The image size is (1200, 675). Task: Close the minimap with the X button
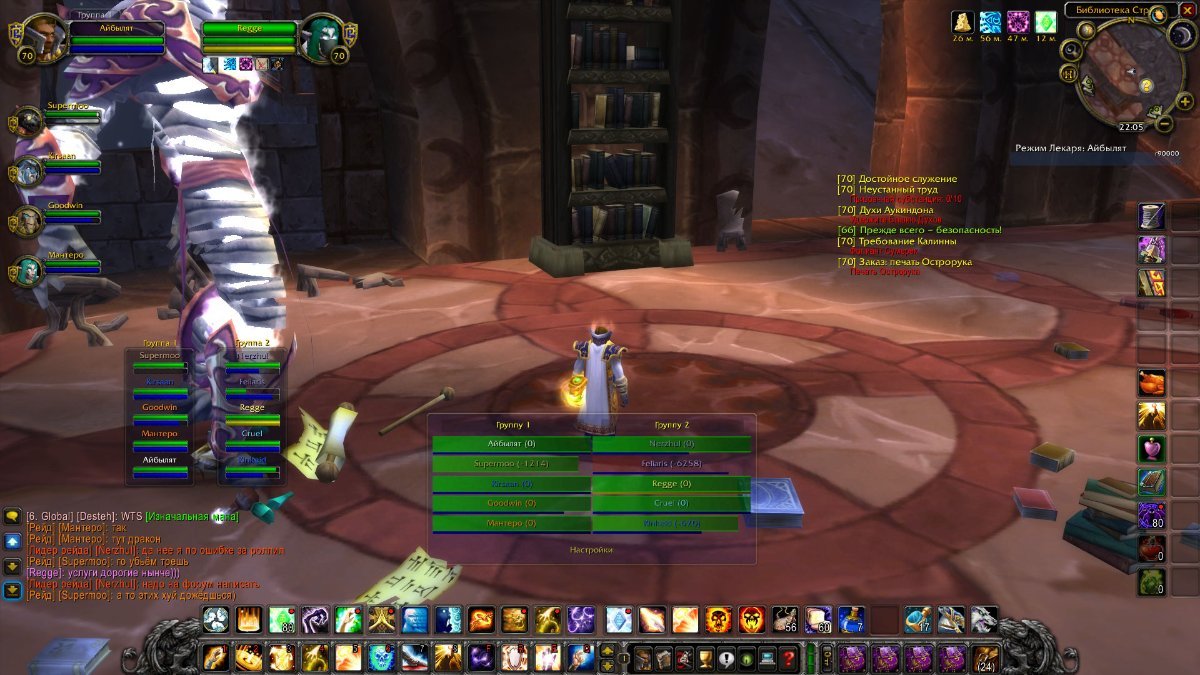(1187, 10)
